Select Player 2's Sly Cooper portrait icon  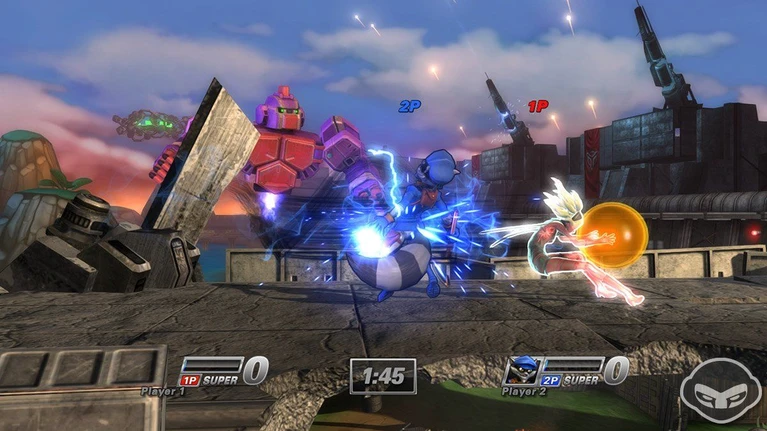point(521,367)
